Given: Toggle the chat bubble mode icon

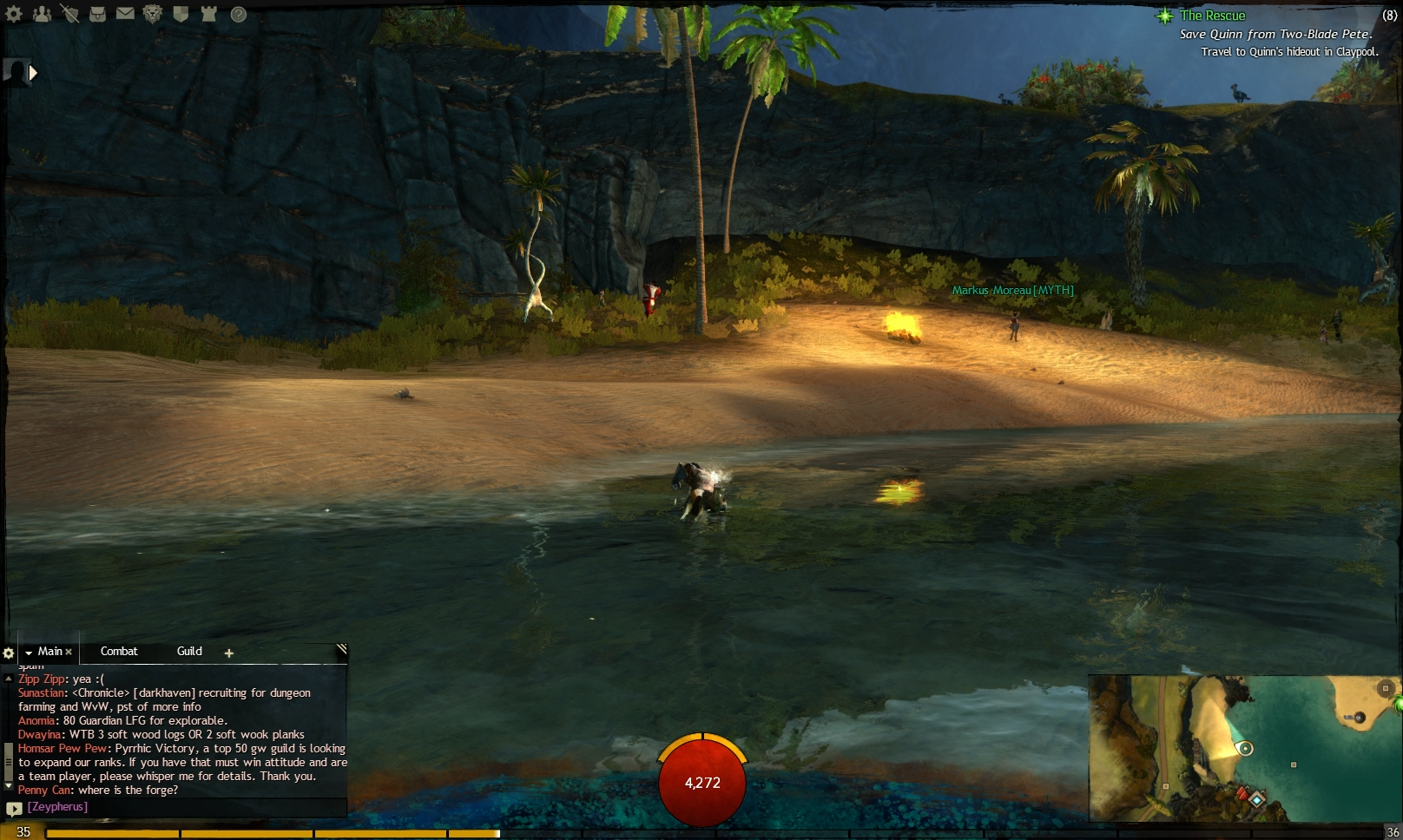Looking at the screenshot, I should (14, 809).
